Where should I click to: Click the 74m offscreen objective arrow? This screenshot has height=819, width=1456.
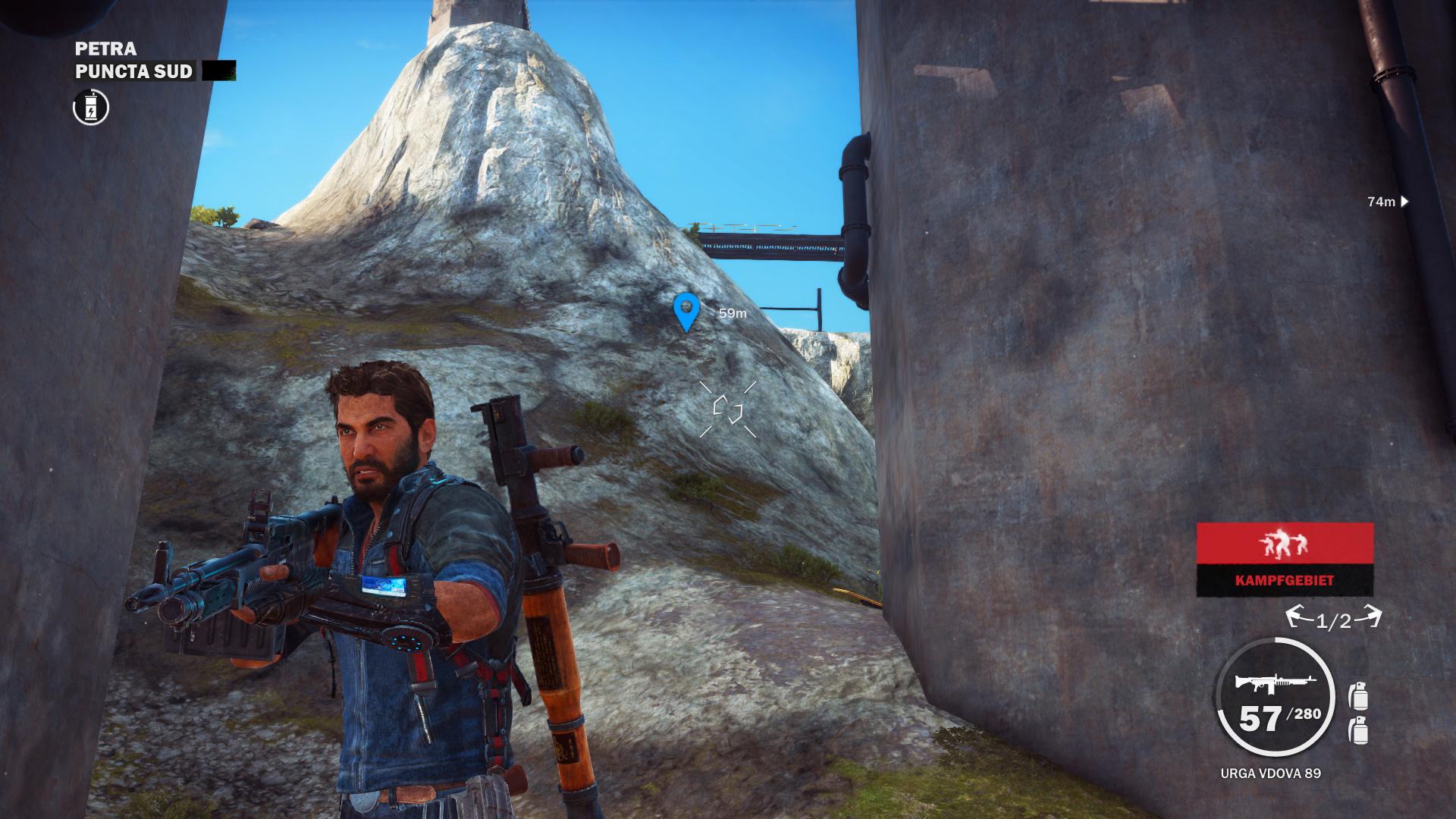(1404, 202)
